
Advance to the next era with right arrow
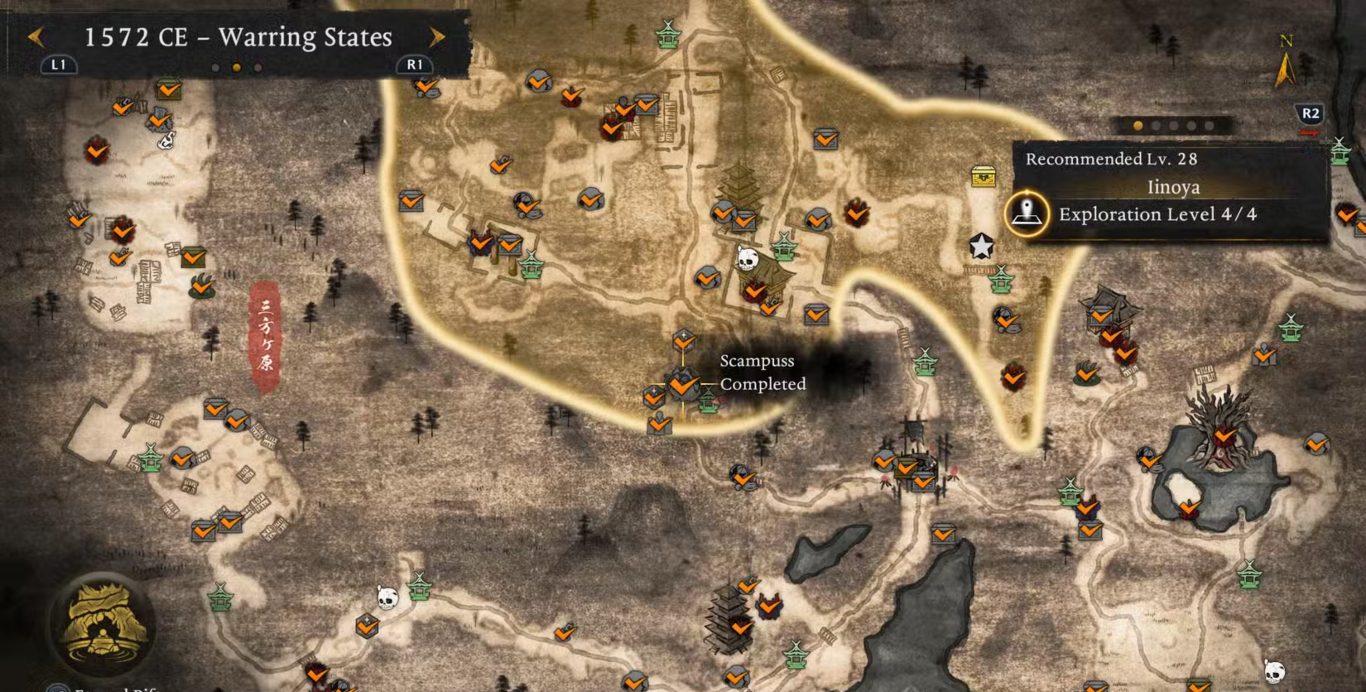pos(436,38)
